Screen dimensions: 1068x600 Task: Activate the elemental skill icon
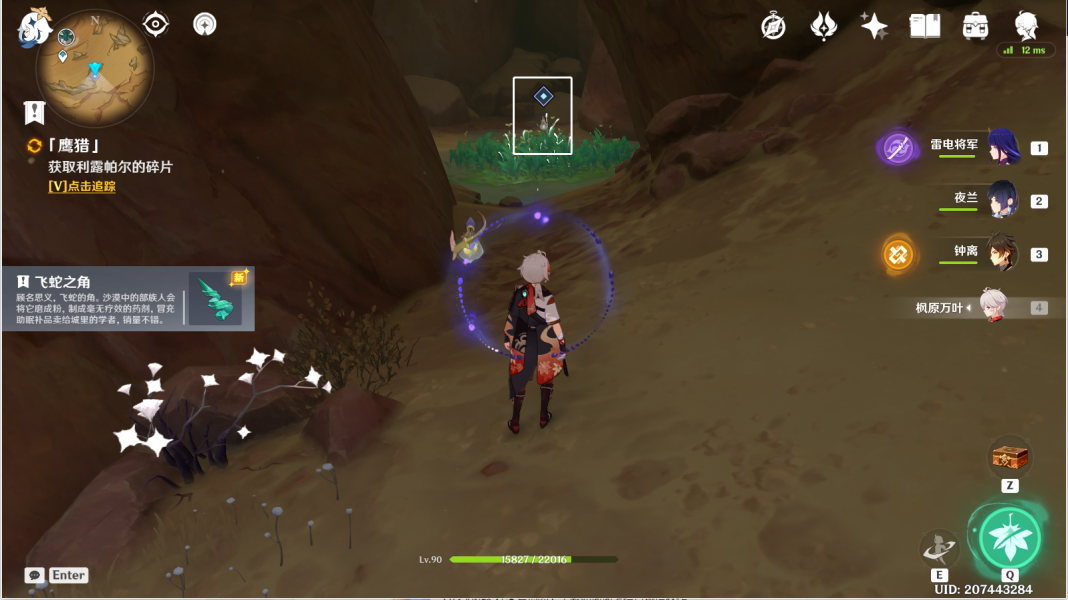(x=939, y=548)
